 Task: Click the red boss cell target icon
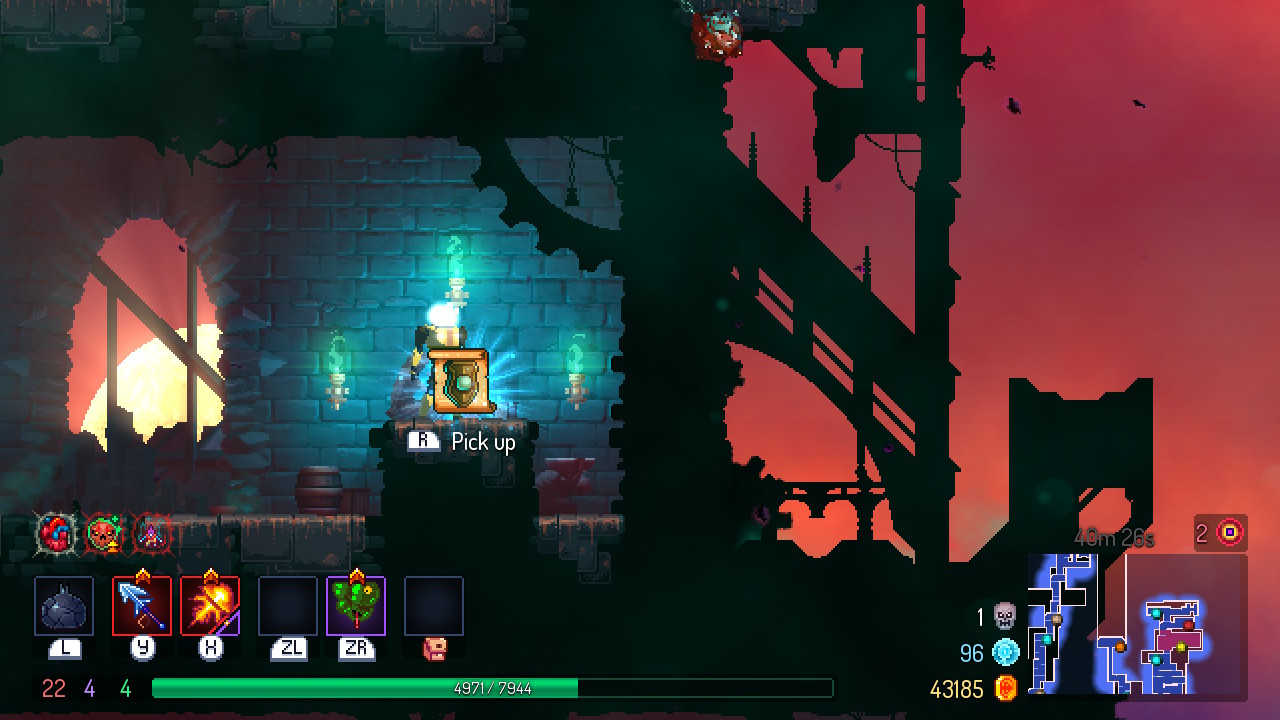pos(1230,533)
